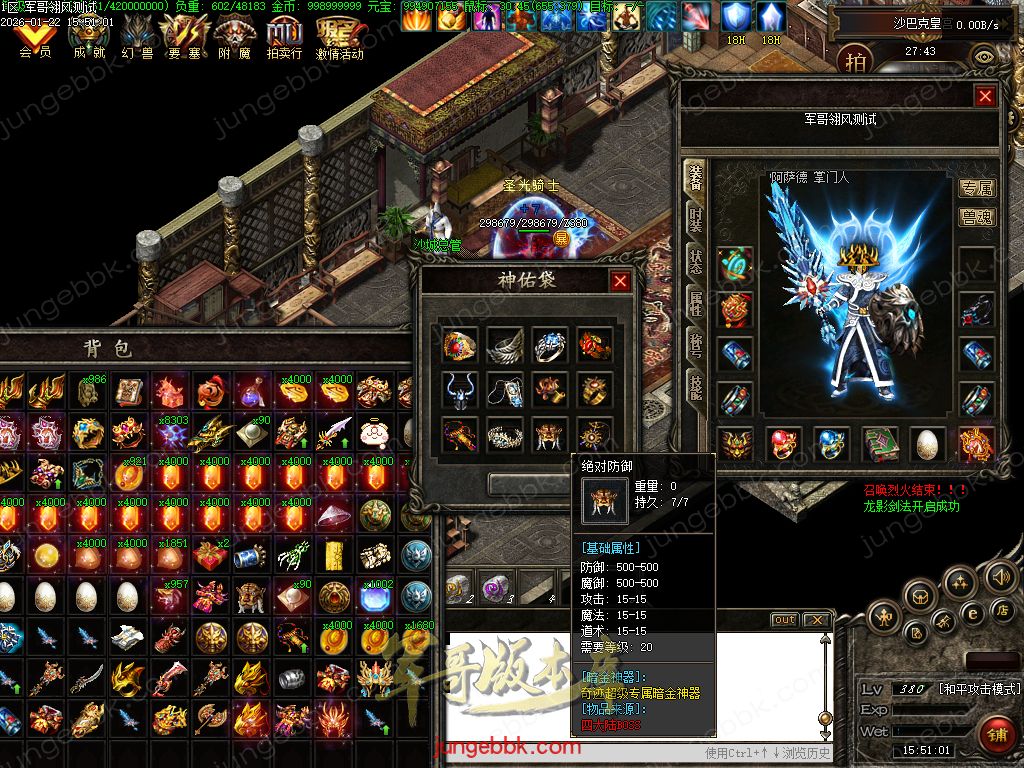Select the white egg equipment slot
The width and height of the screenshot is (1024, 768).
point(928,444)
